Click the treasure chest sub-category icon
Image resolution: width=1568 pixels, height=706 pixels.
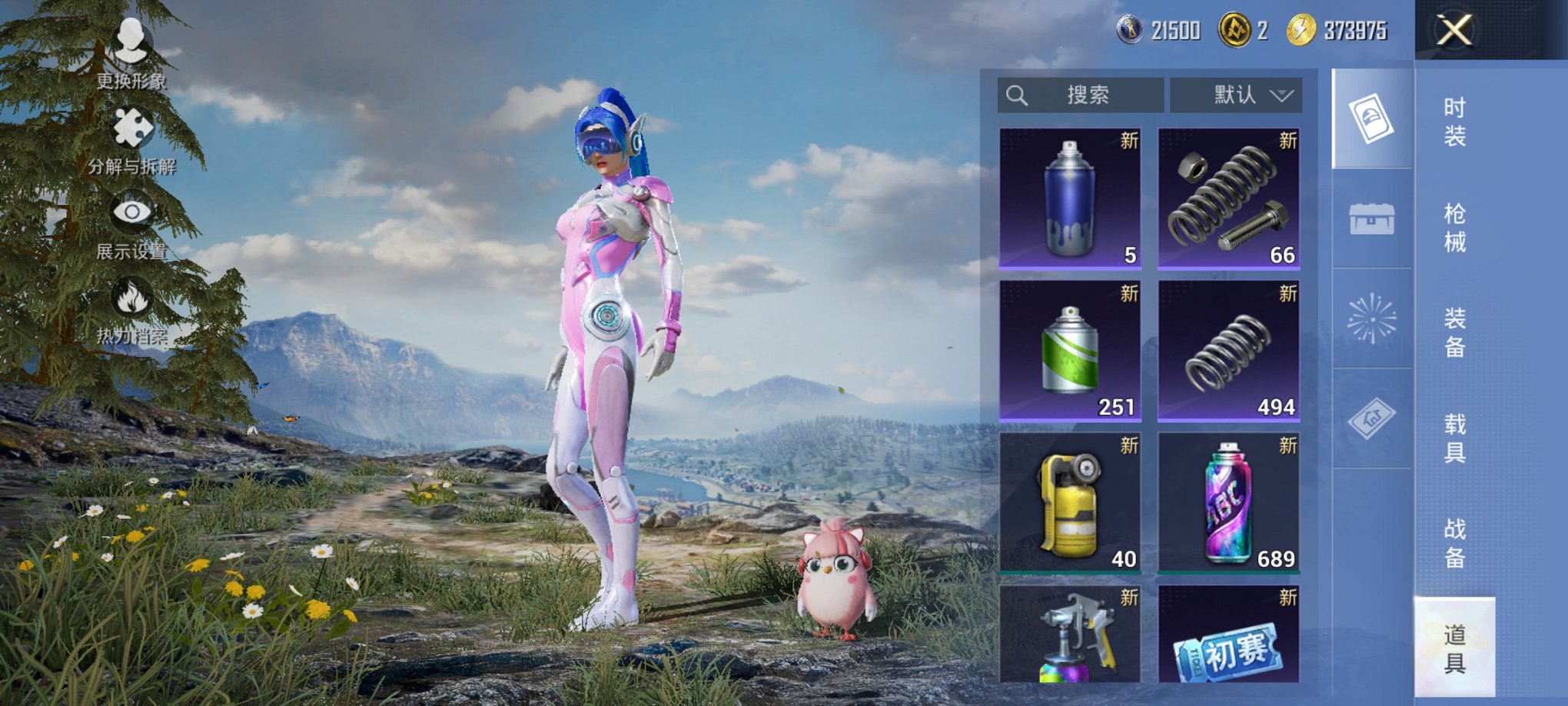(1372, 219)
